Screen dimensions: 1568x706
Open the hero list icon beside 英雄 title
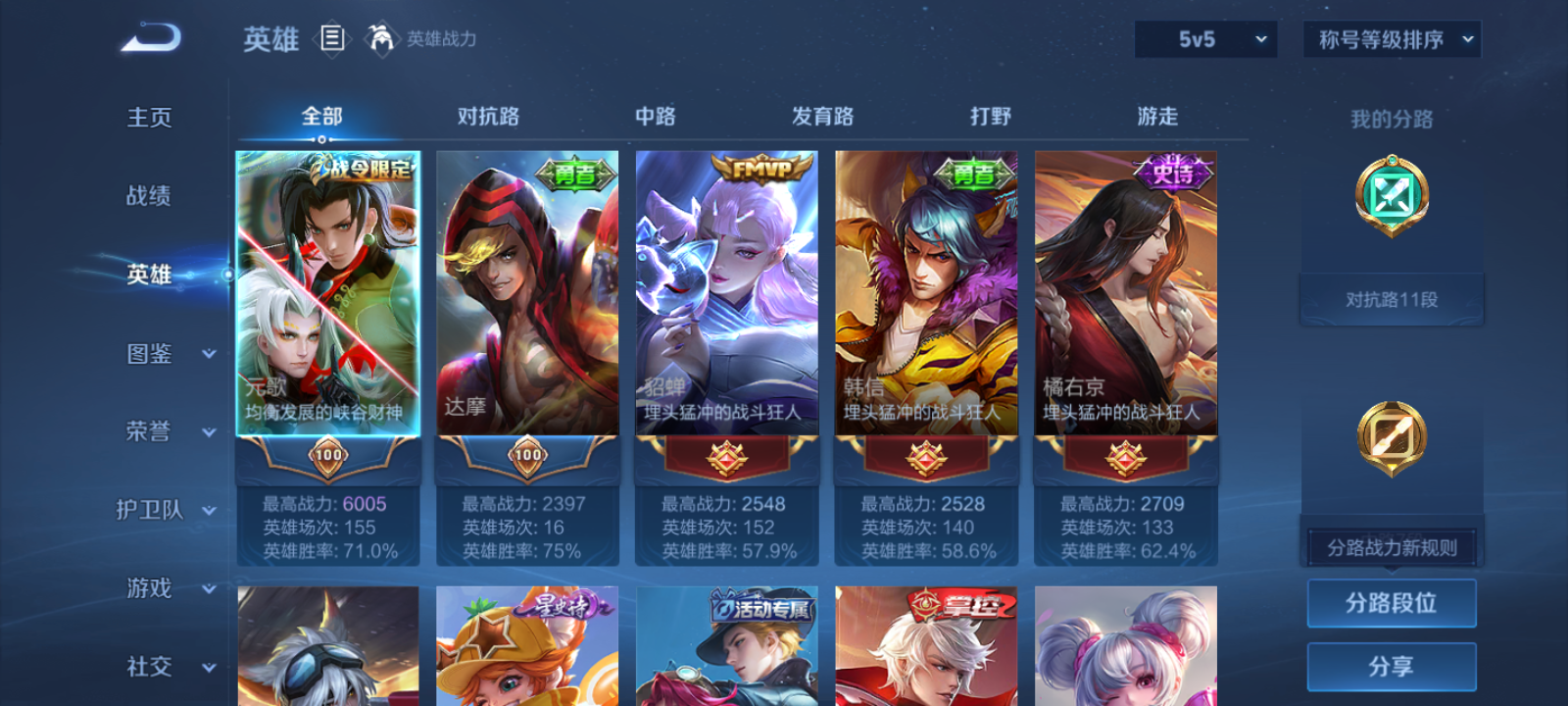[x=332, y=40]
